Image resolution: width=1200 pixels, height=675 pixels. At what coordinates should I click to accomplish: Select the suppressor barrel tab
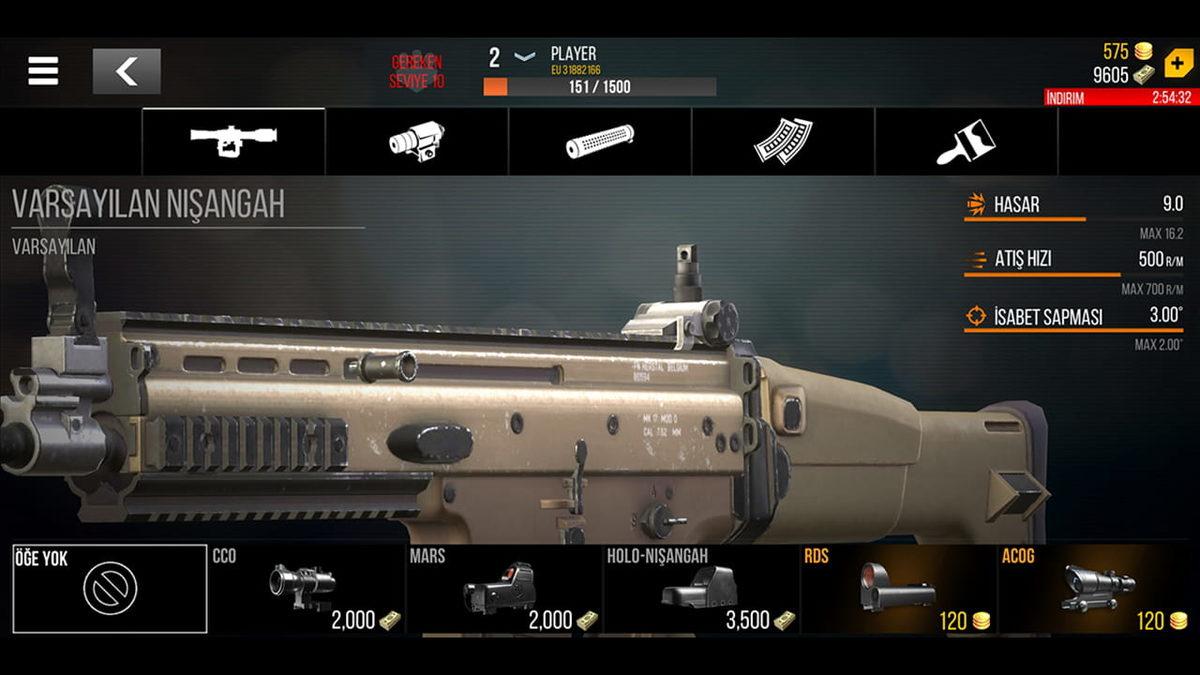click(600, 141)
